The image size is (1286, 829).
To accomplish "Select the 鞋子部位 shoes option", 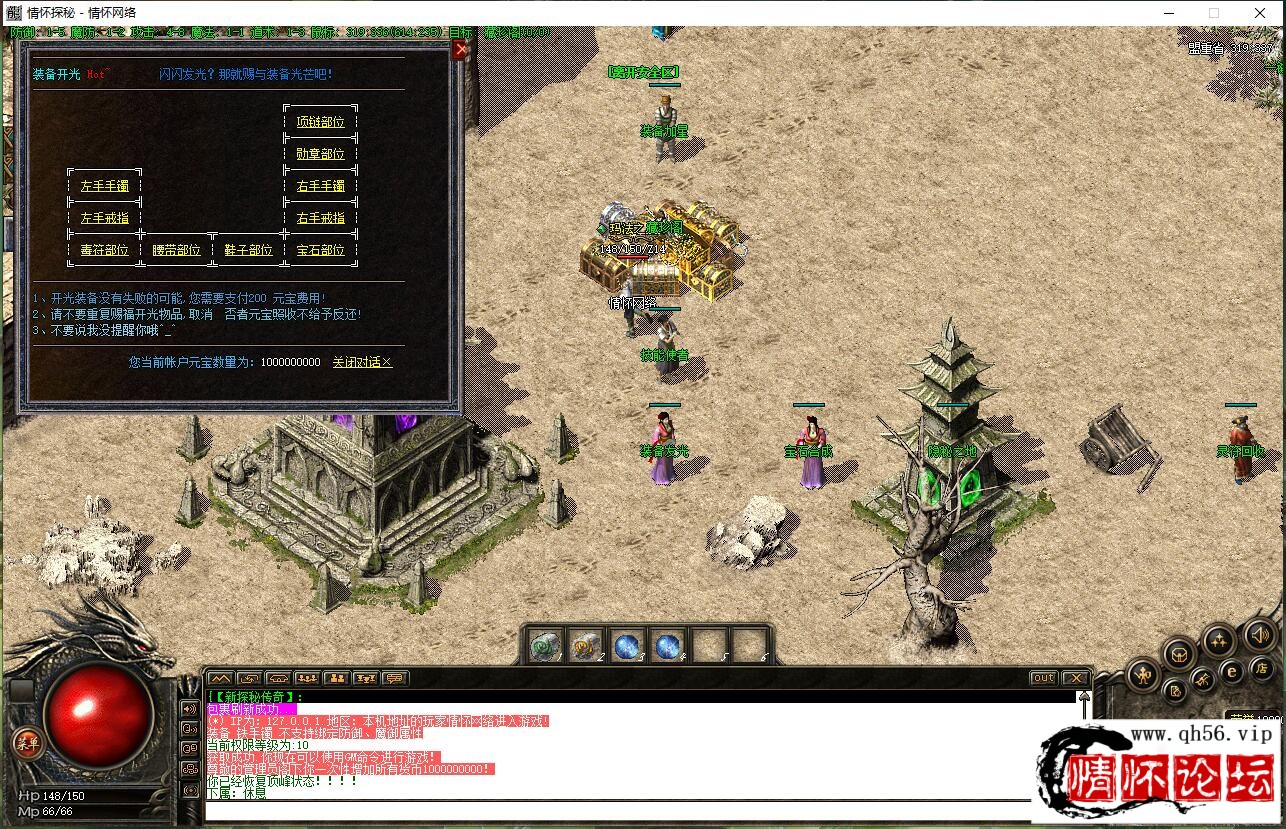I will pyautogui.click(x=248, y=250).
